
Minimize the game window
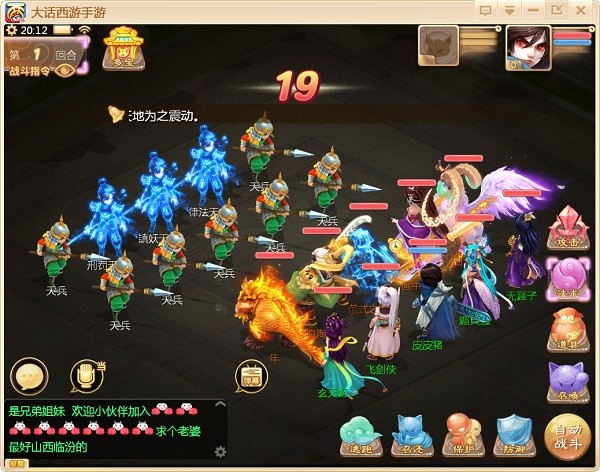[510, 10]
